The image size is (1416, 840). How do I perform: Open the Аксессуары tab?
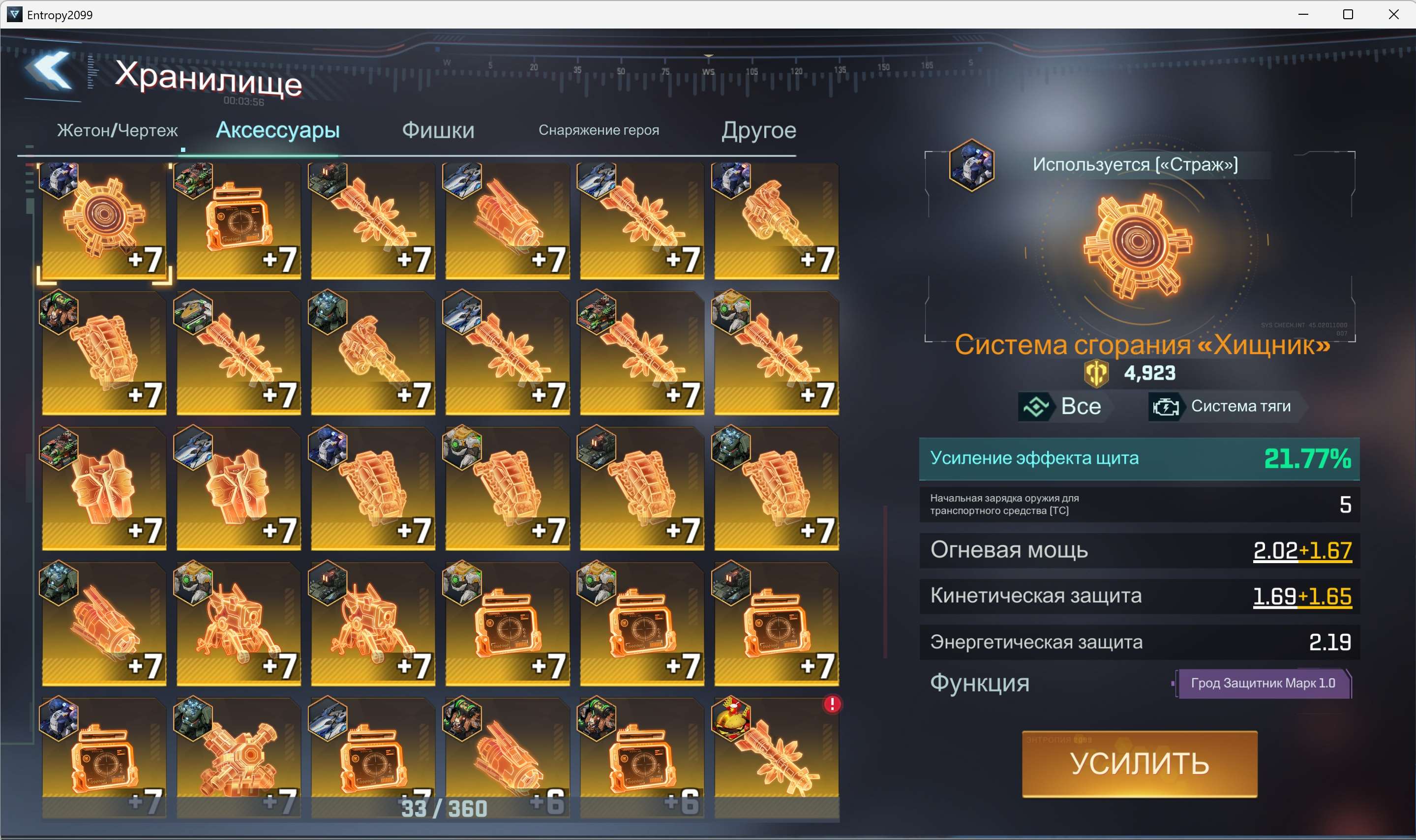click(x=277, y=130)
